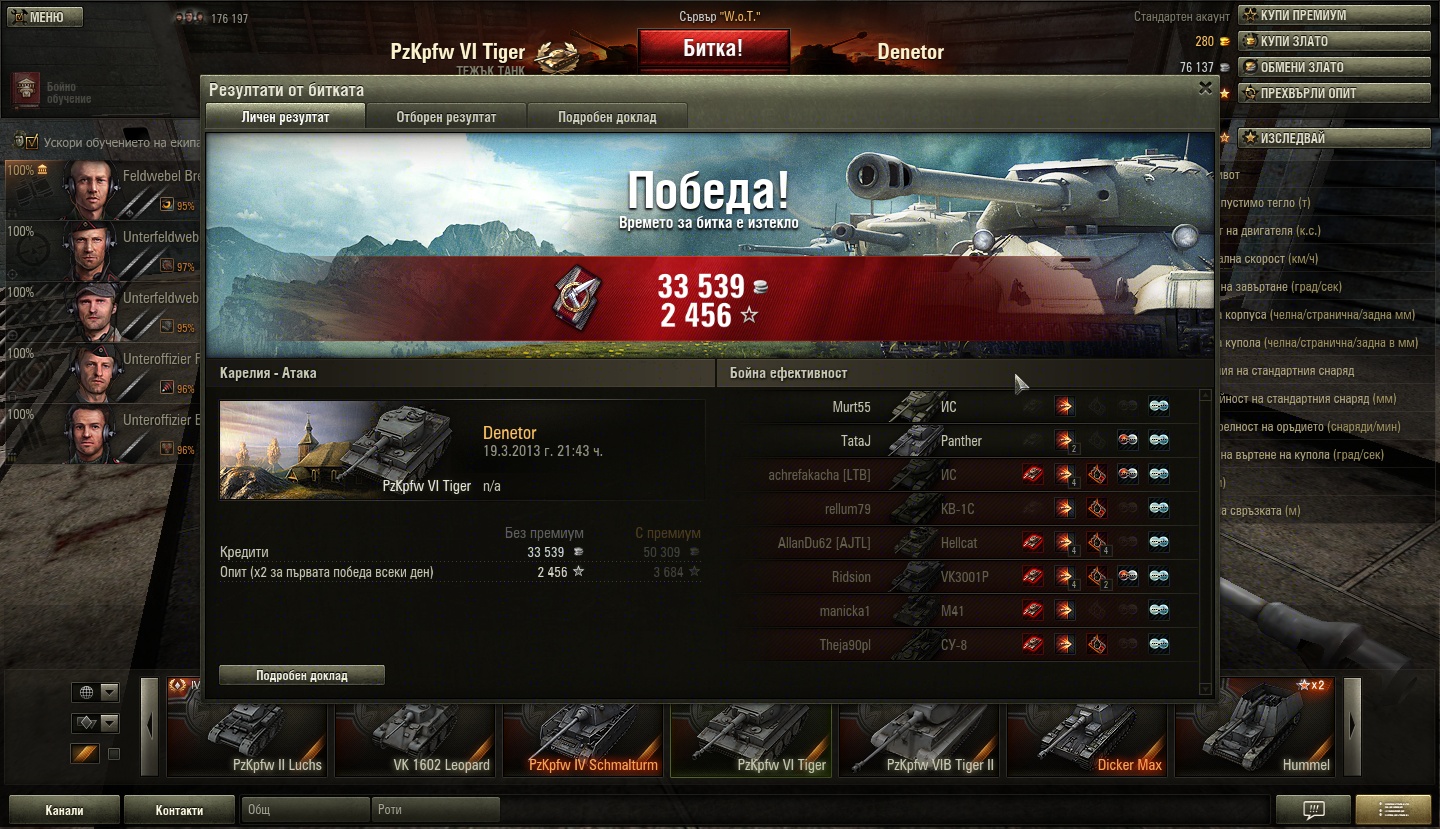
Task: Open the Канали chat channels button
Action: [64, 810]
